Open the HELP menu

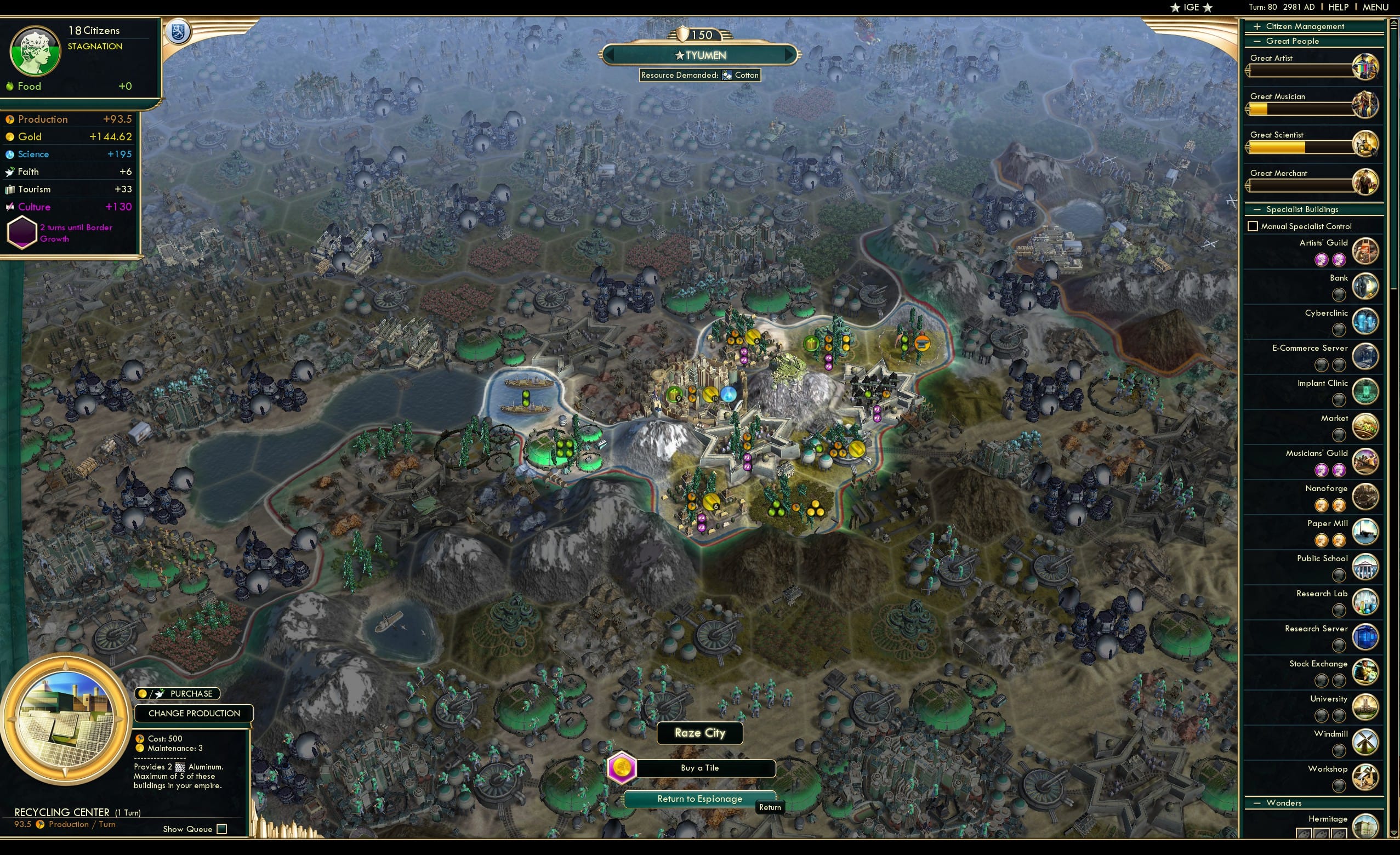(x=1339, y=7)
